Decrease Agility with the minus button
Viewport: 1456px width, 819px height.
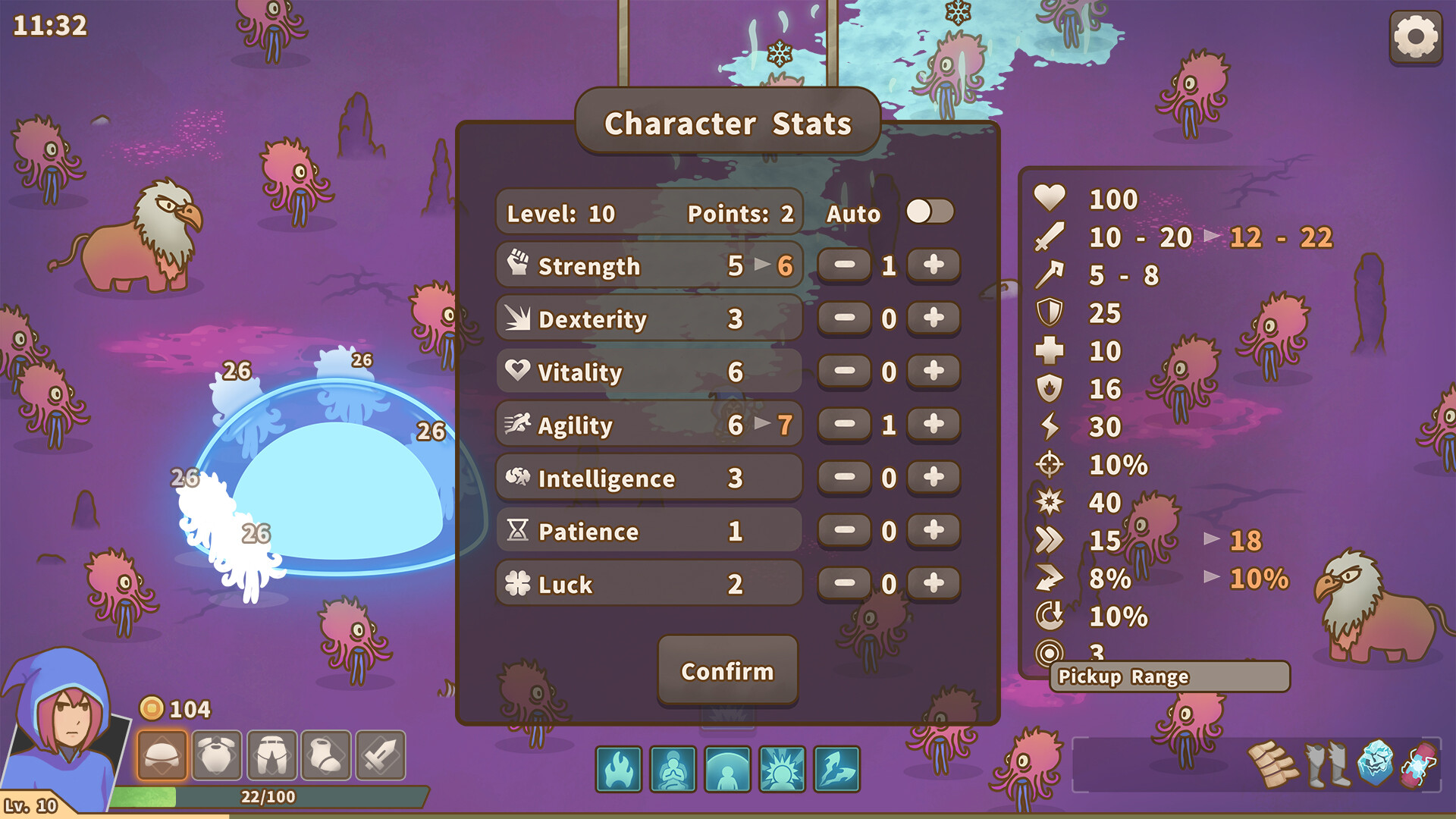coord(844,425)
